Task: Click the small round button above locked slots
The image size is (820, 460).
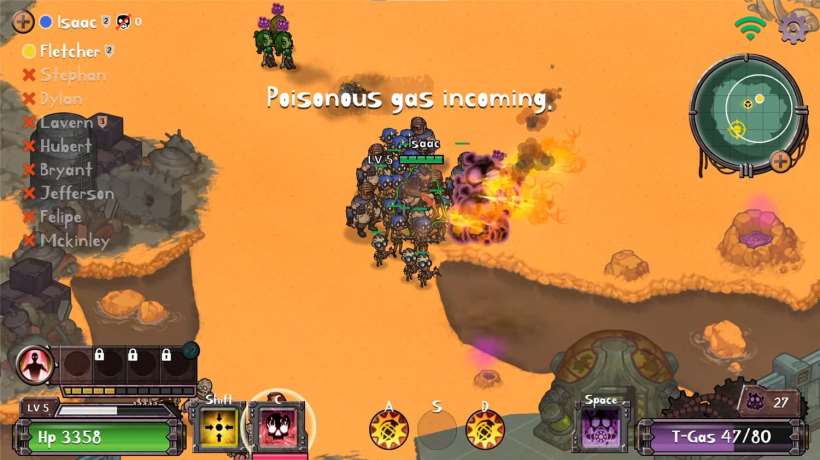Action: (191, 349)
